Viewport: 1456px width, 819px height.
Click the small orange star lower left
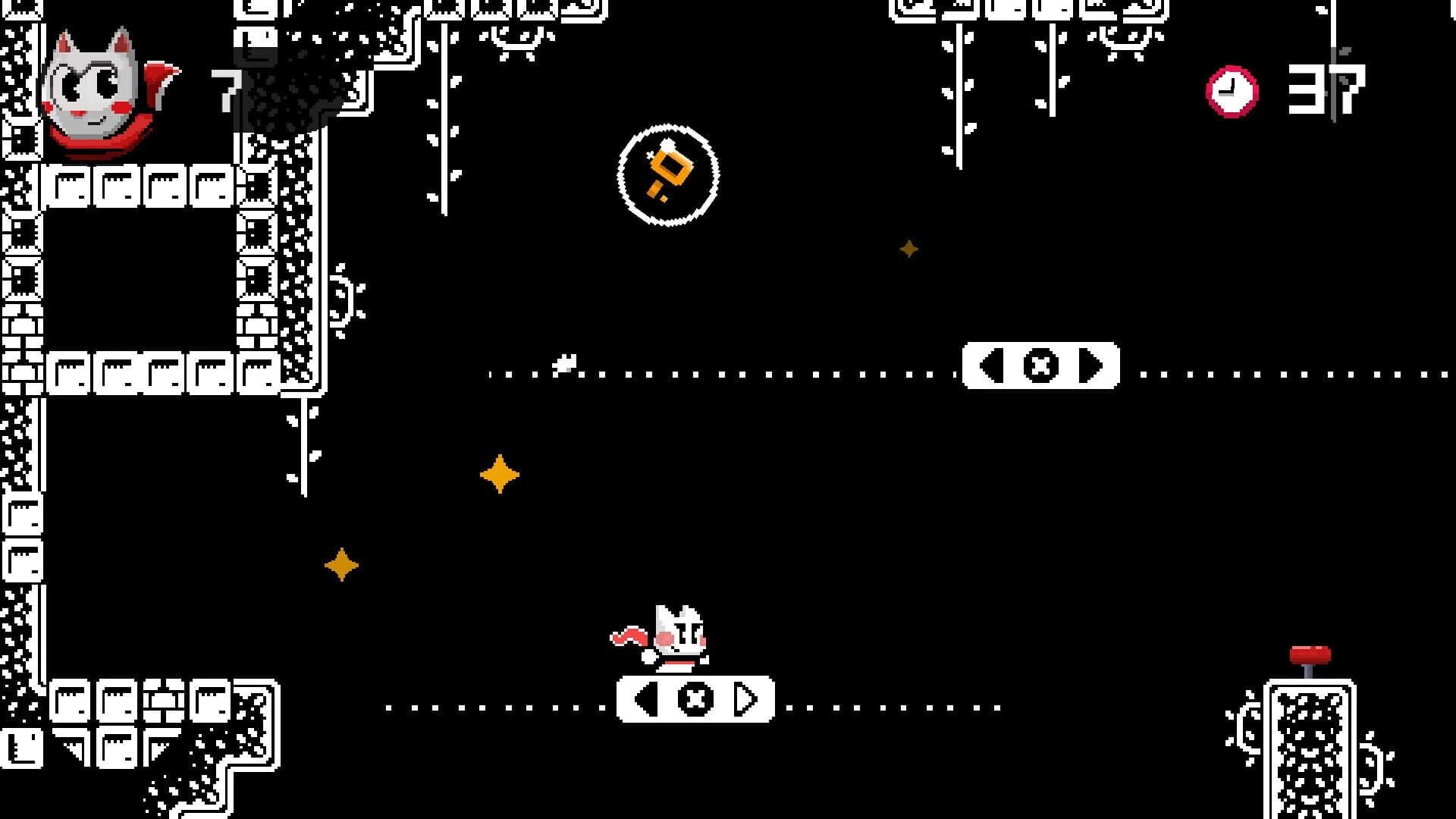click(341, 564)
